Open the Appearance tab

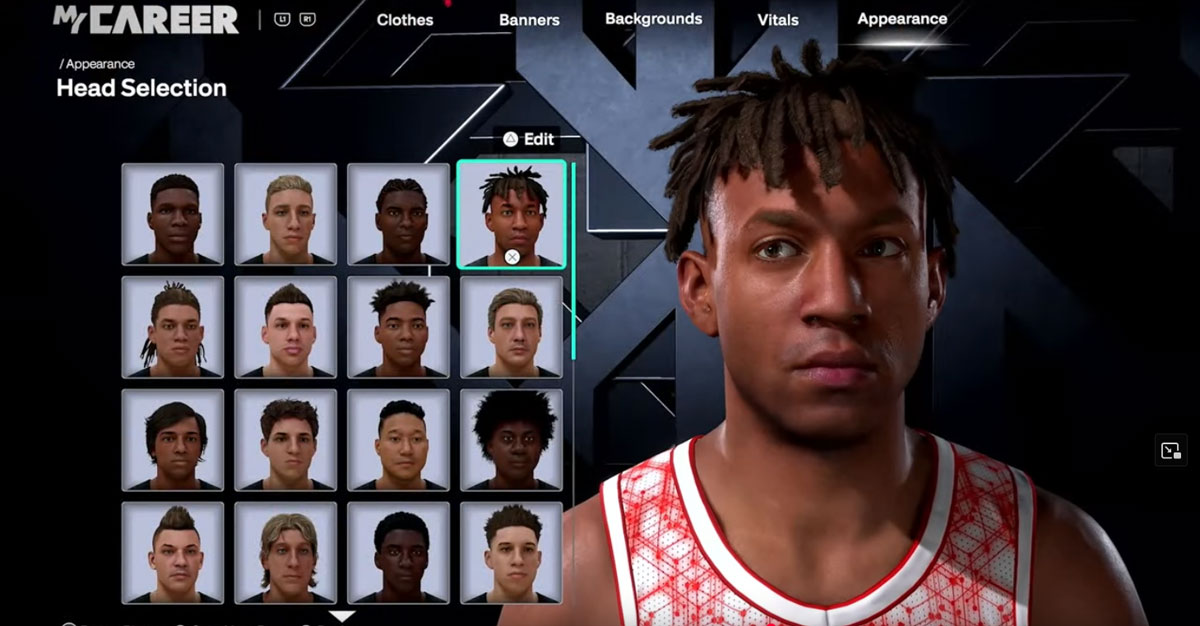[x=902, y=19]
